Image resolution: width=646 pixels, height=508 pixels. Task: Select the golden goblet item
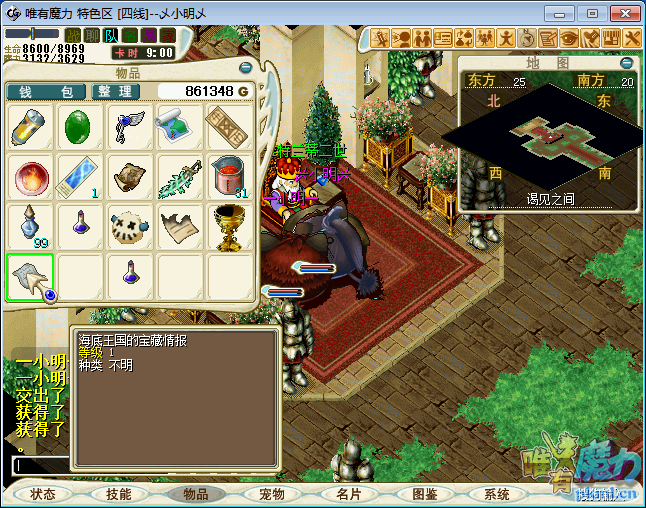(x=231, y=227)
